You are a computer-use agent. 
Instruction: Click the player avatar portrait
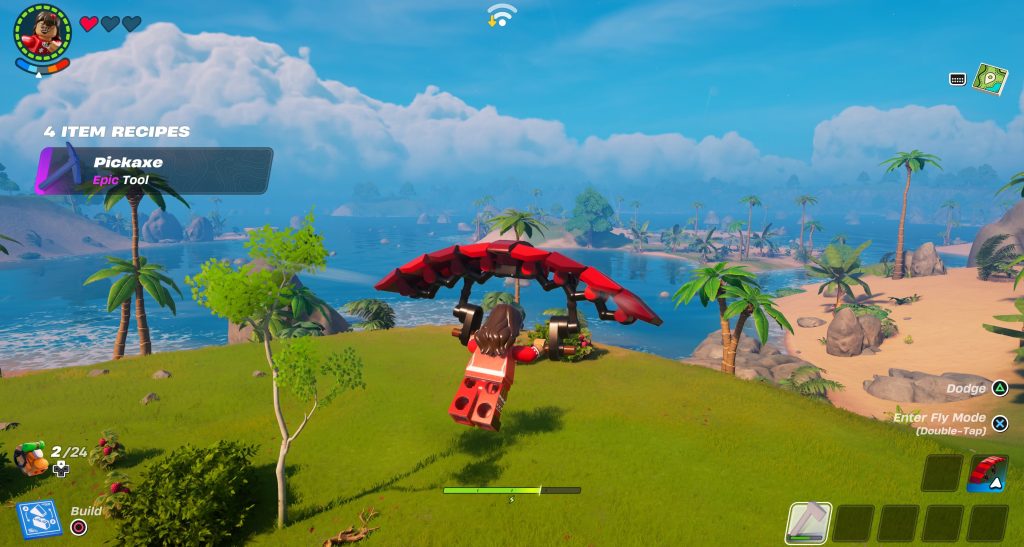42,32
